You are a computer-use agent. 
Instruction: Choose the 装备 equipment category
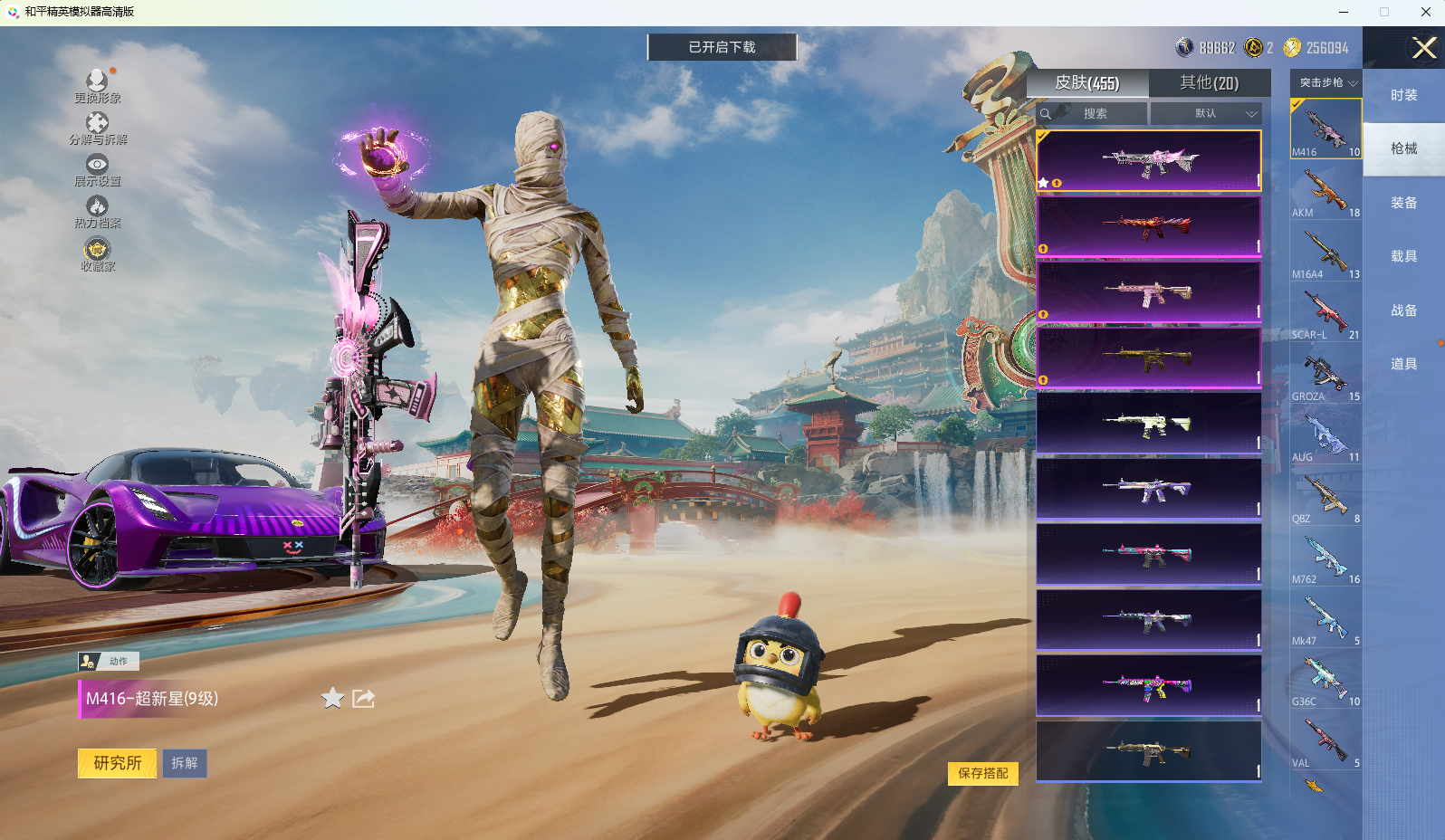tap(1403, 203)
